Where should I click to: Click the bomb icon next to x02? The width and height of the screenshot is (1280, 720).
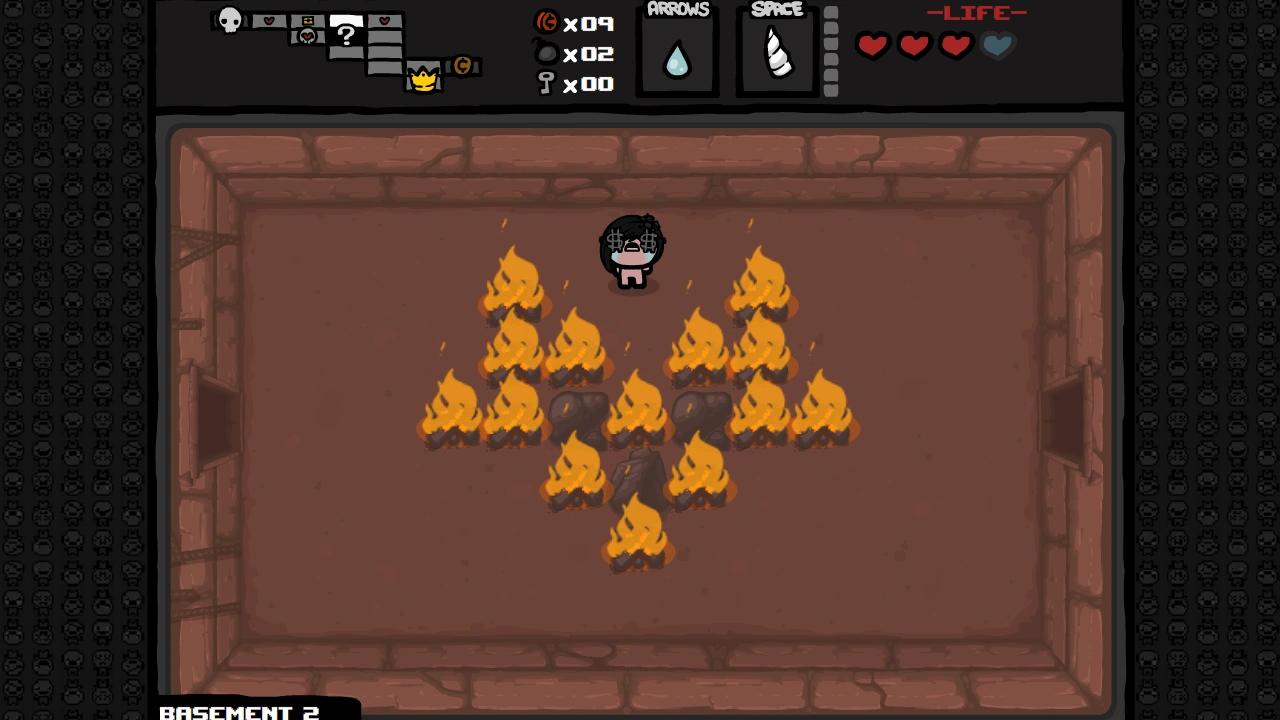point(546,54)
